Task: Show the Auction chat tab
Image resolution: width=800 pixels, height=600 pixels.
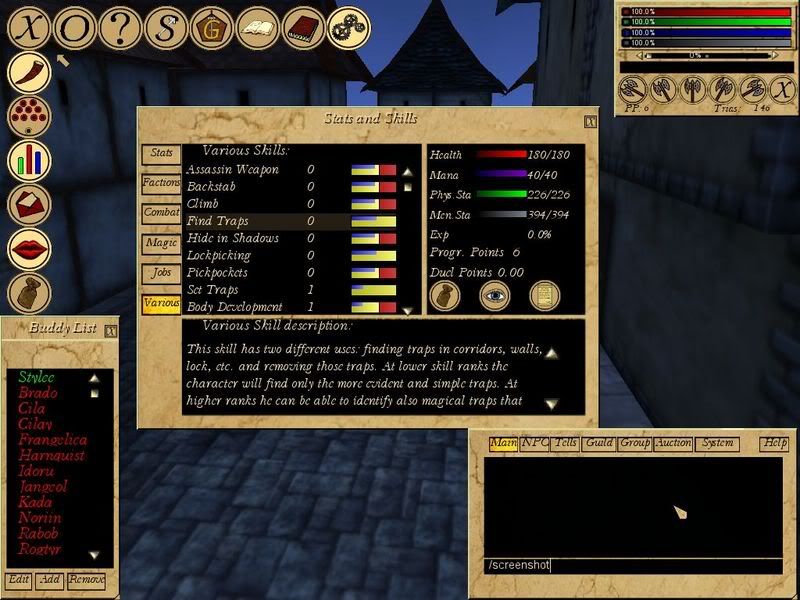Action: 673,443
